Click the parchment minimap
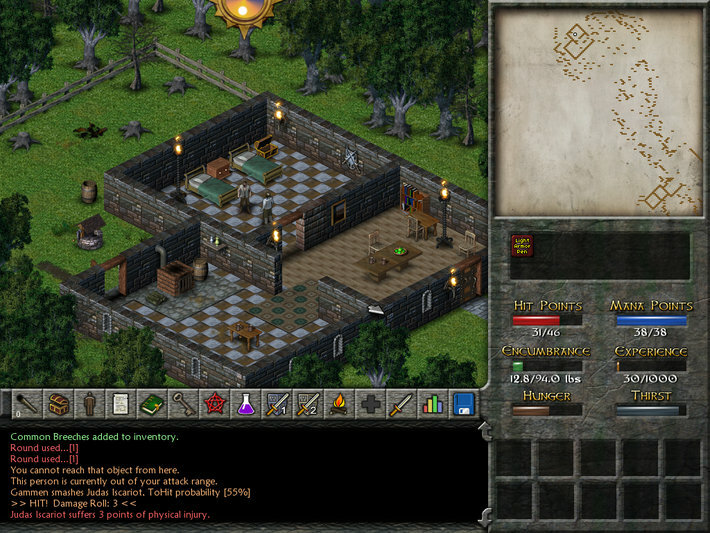710x533 pixels. coord(599,112)
